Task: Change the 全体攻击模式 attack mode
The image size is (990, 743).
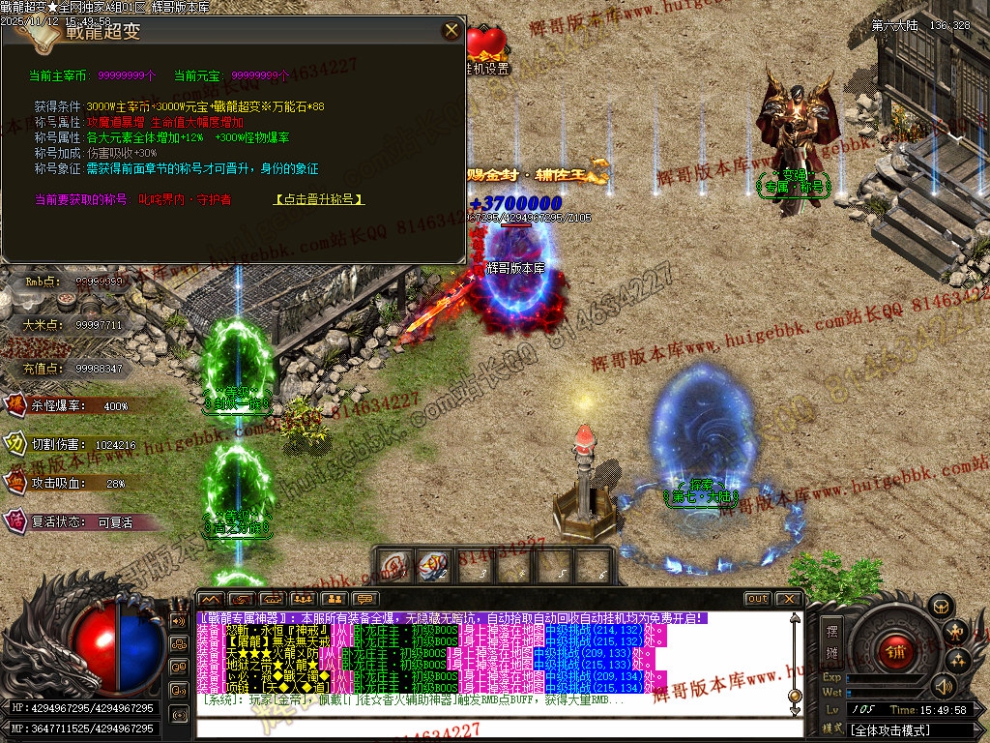Action: pos(904,730)
